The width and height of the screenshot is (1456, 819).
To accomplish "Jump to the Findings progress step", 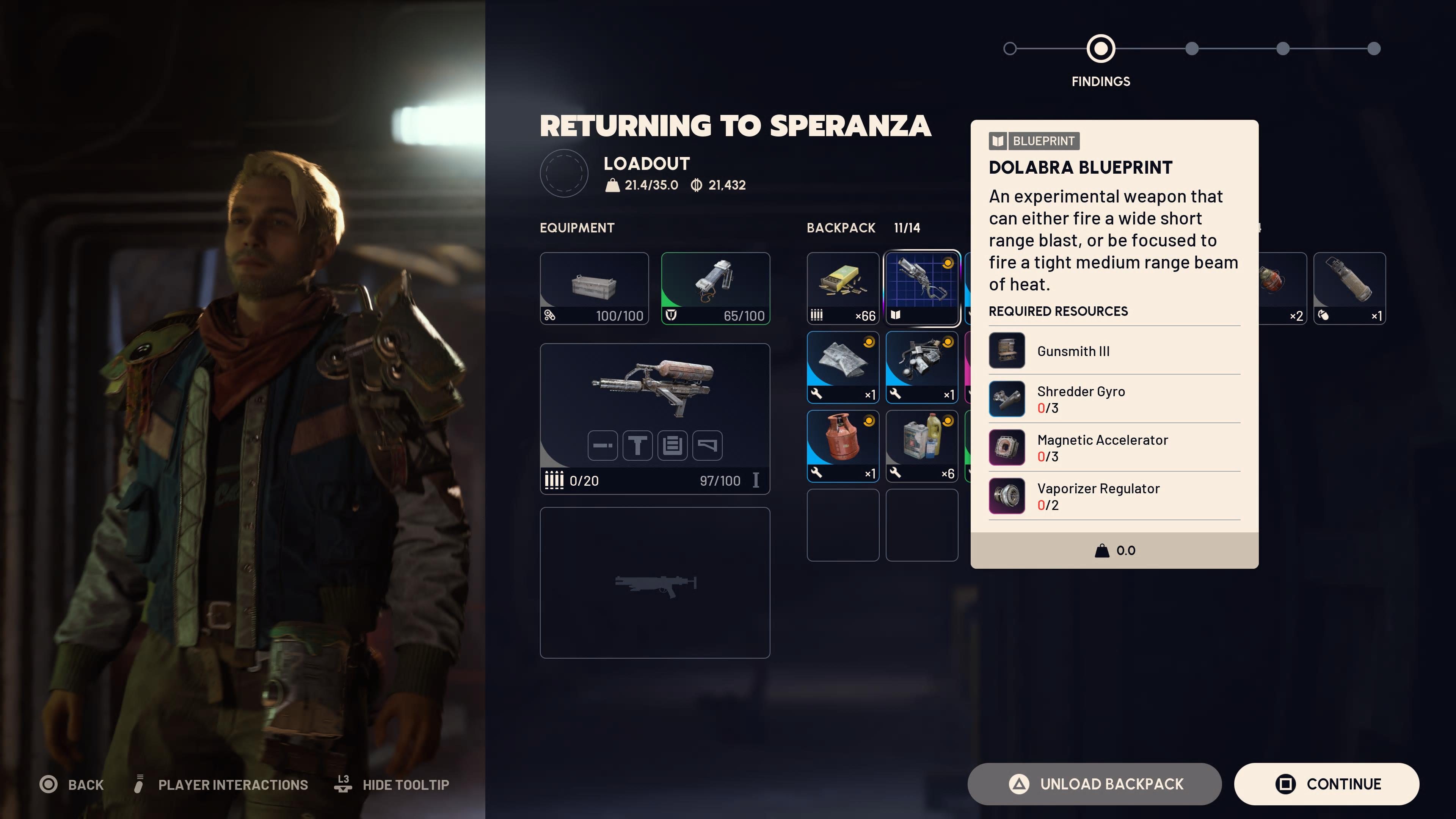I will (1100, 49).
